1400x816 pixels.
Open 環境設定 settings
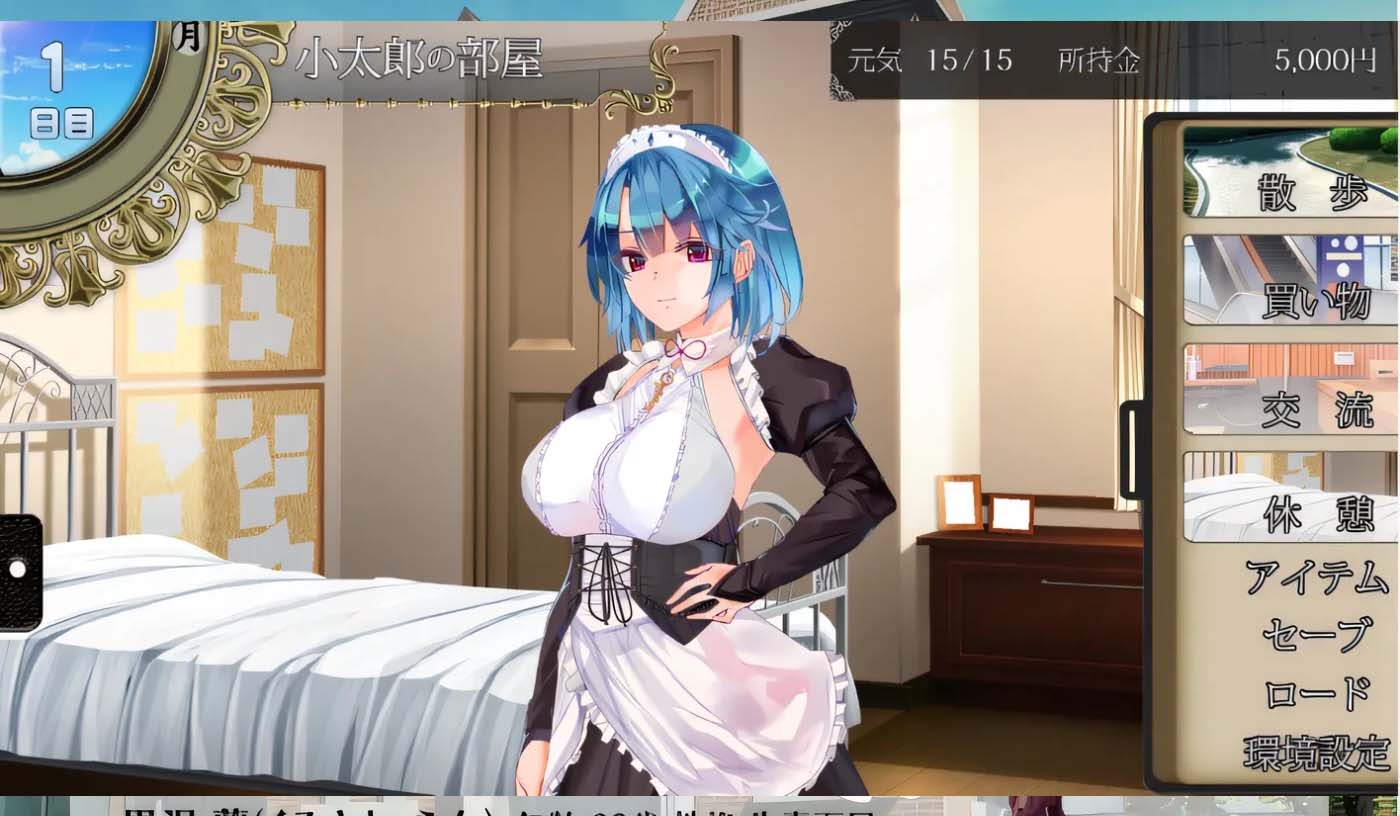pos(1316,752)
